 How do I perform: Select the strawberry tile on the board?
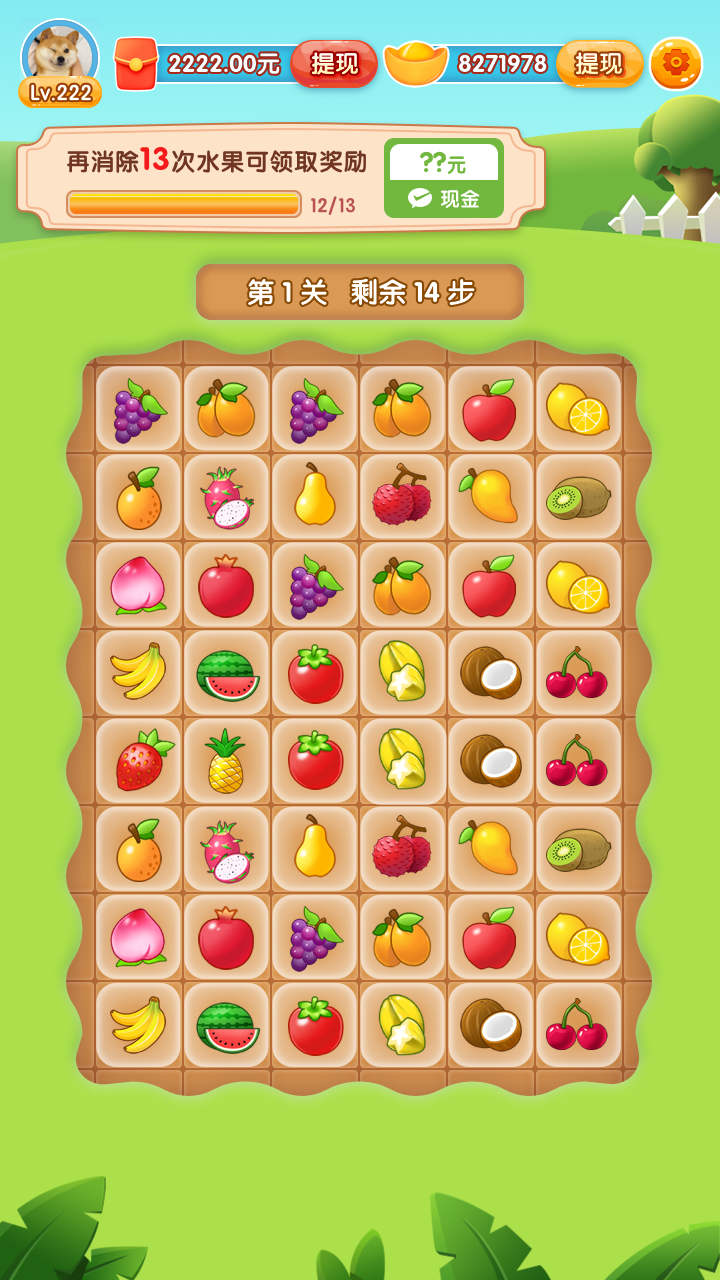pyautogui.click(x=140, y=761)
